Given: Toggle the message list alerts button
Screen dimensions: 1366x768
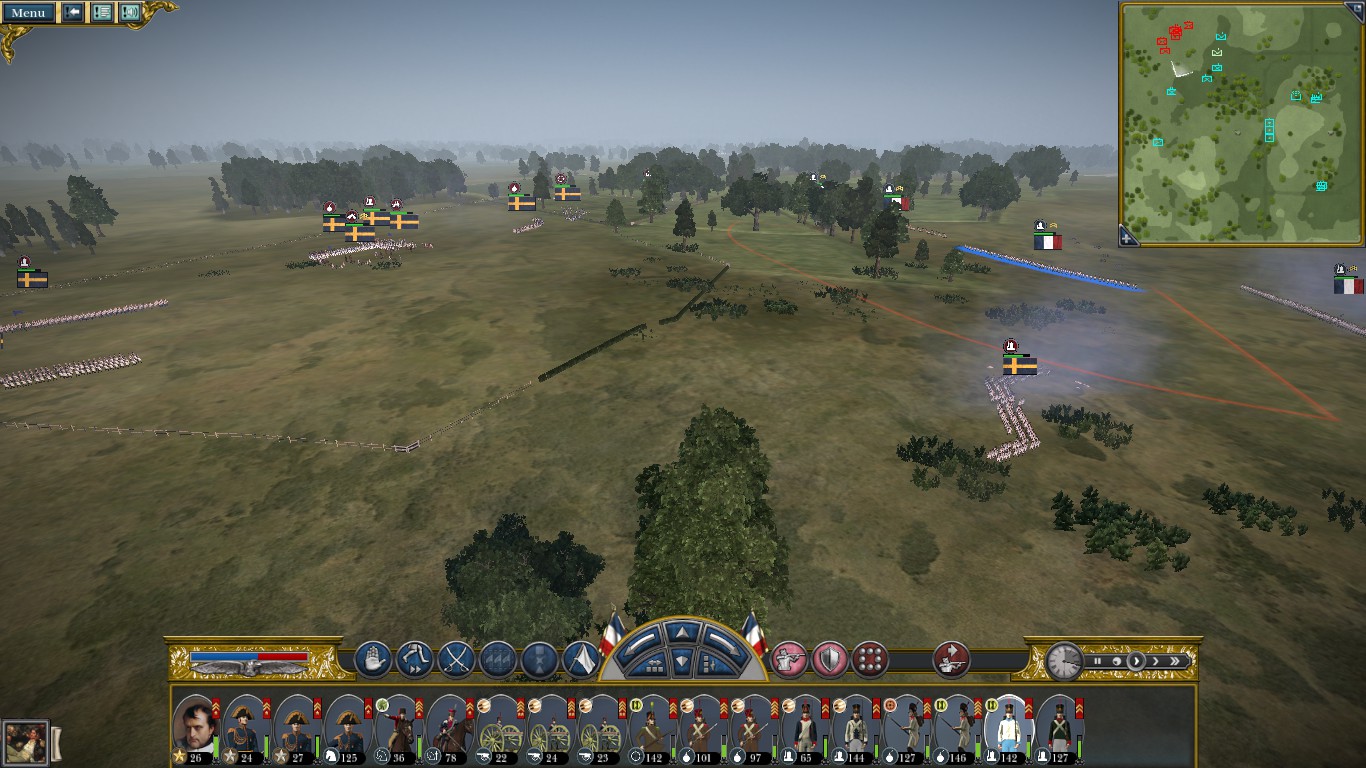Looking at the screenshot, I should (x=102, y=13).
